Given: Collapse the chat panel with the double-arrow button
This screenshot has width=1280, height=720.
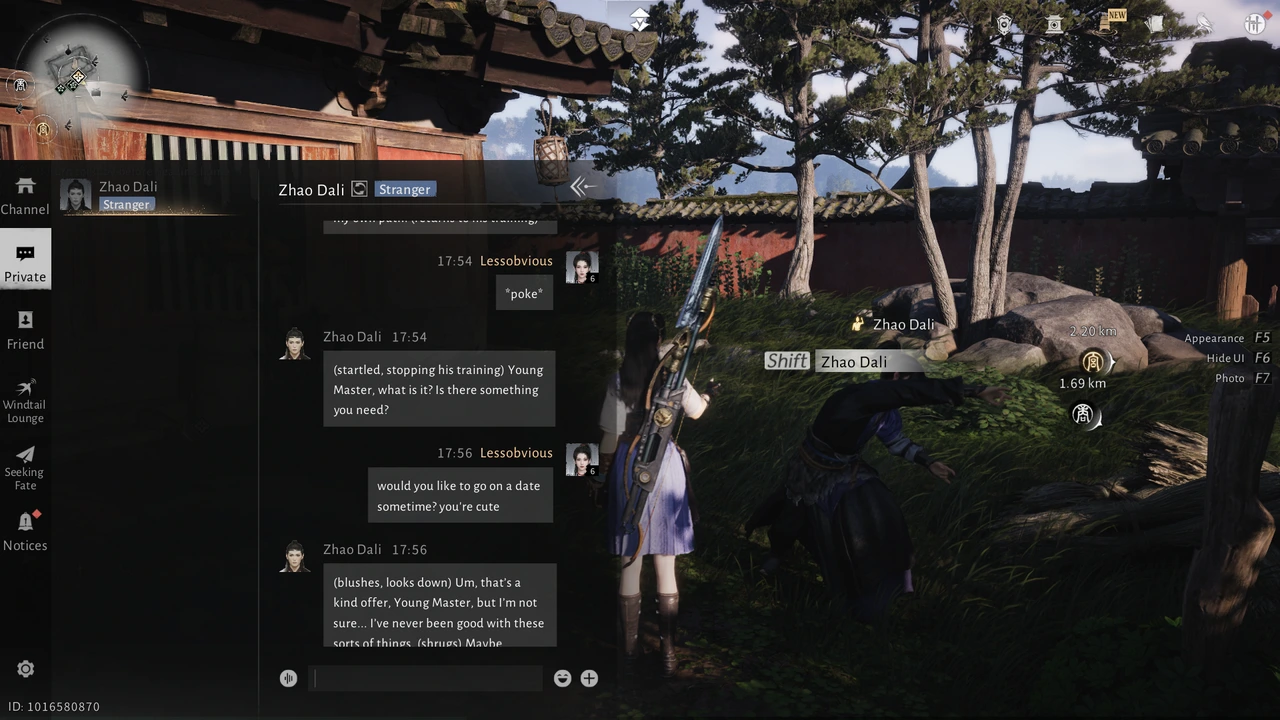Looking at the screenshot, I should [582, 186].
